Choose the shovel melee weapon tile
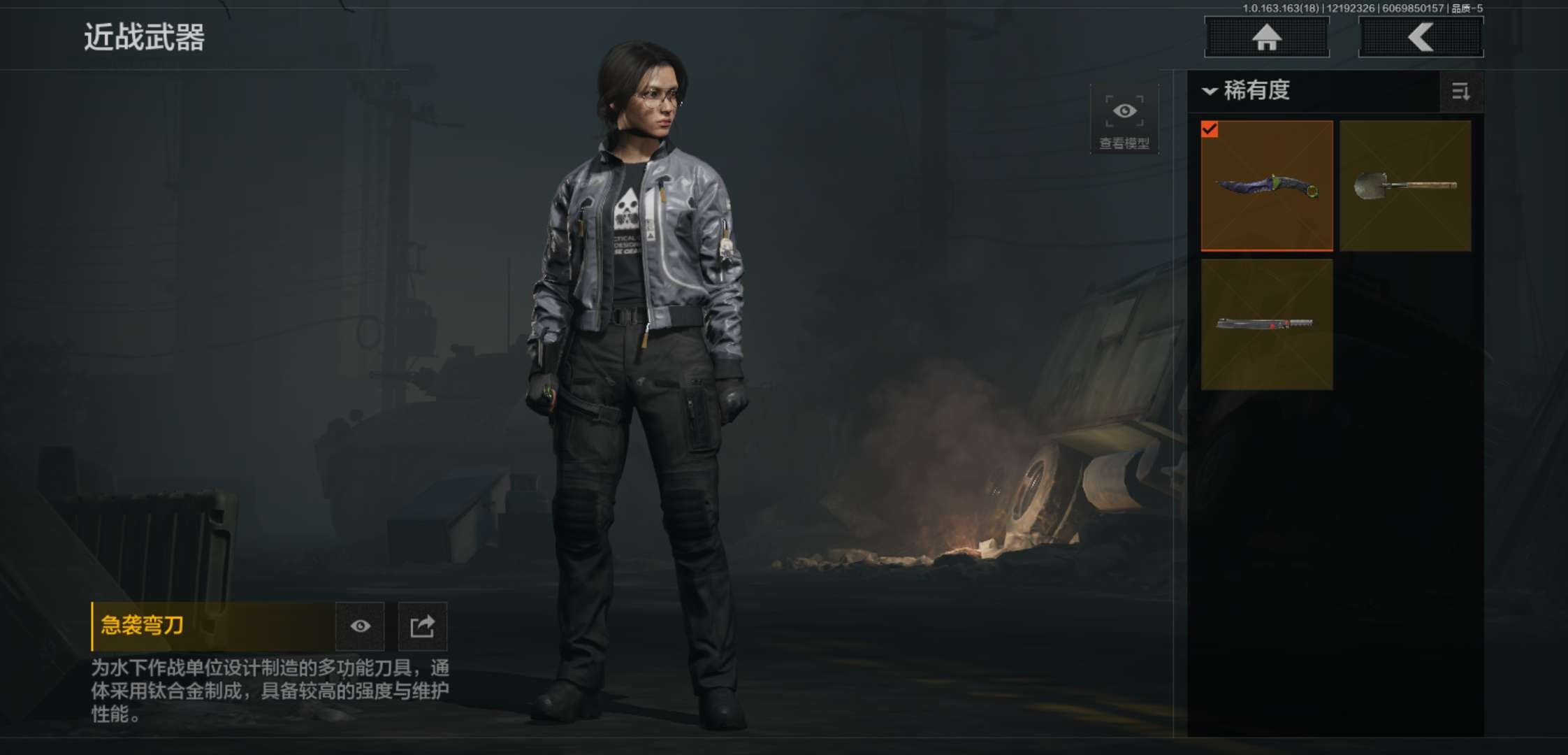Viewport: 1568px width, 755px height. [1405, 186]
